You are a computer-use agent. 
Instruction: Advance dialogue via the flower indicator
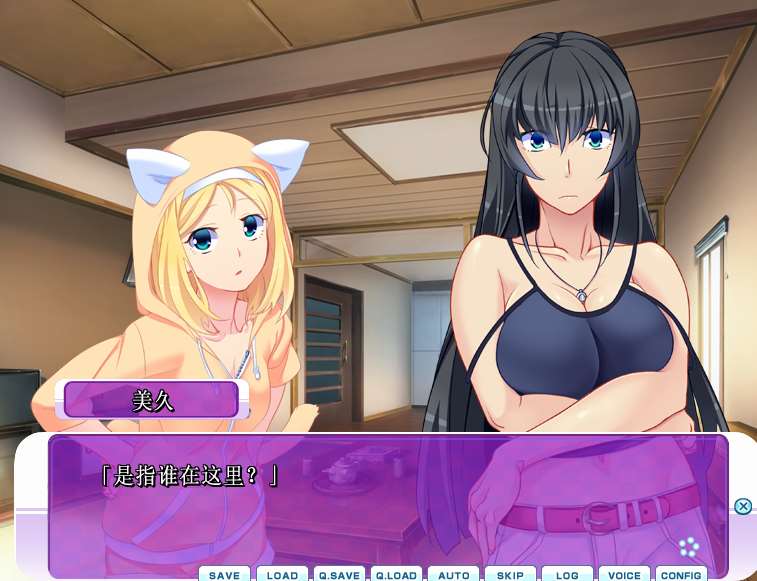pyautogui.click(x=688, y=547)
